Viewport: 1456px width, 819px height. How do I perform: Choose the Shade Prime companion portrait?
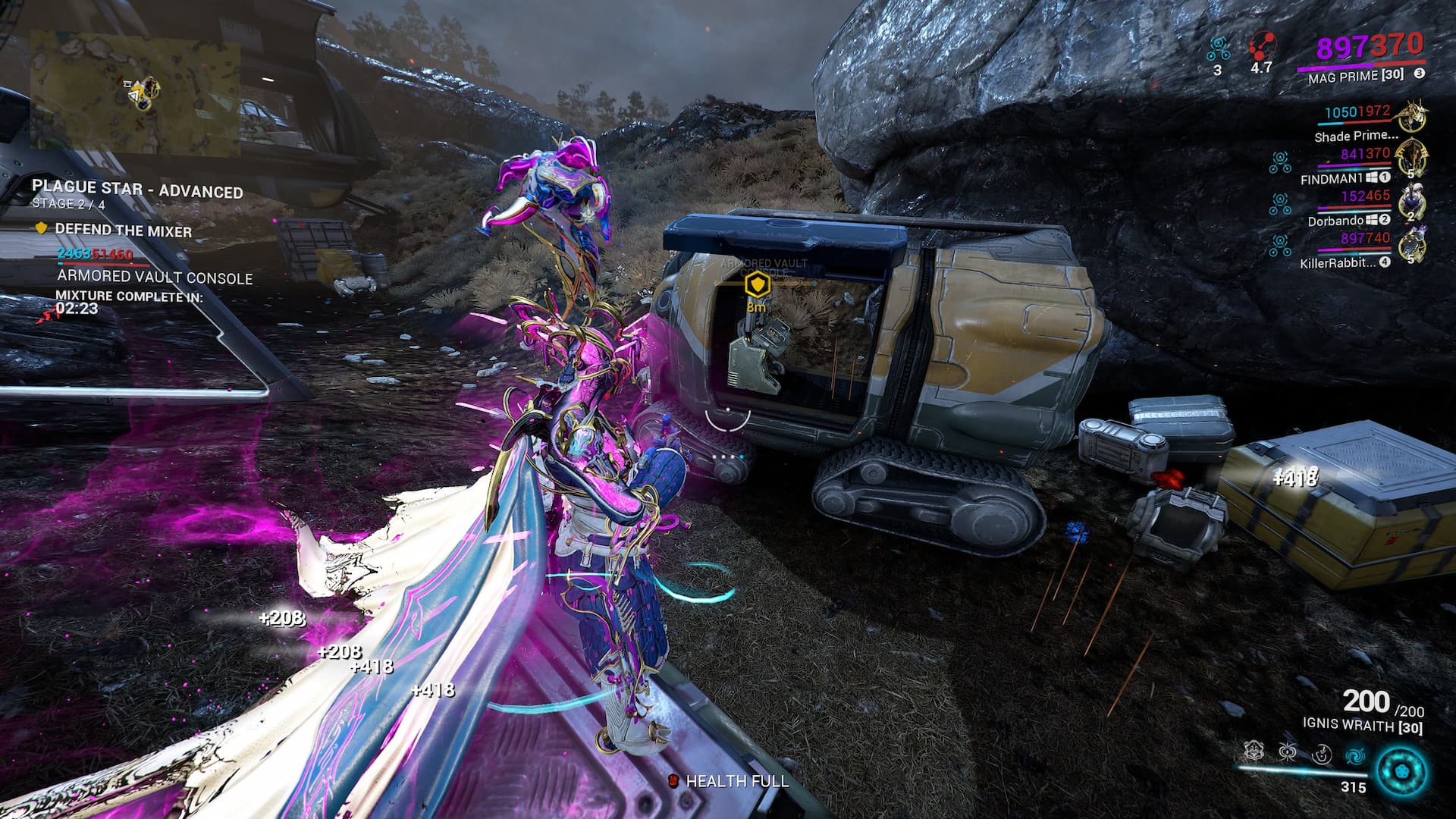click(1412, 117)
